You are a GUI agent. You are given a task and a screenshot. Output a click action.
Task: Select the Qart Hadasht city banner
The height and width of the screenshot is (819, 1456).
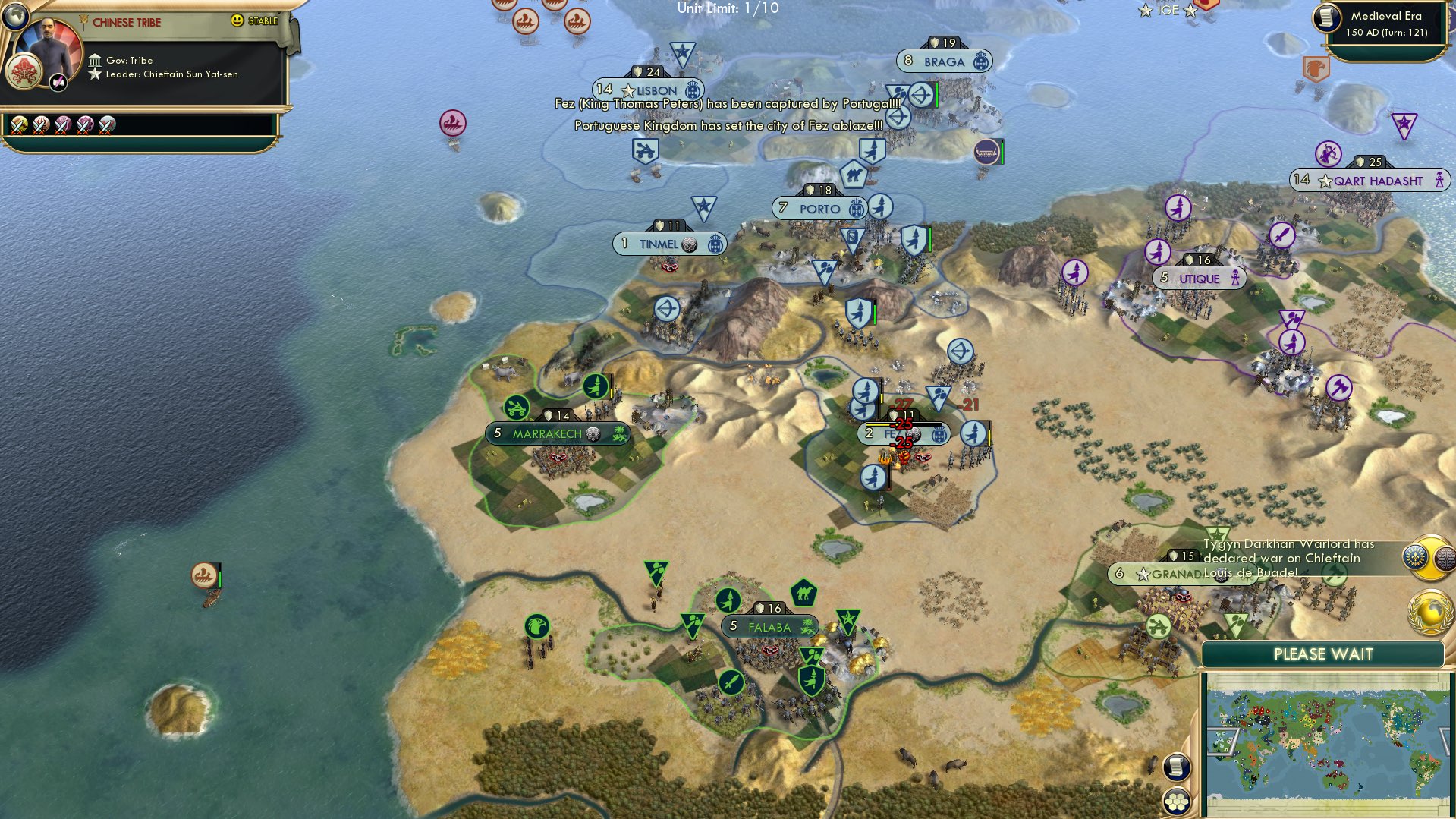click(1370, 181)
